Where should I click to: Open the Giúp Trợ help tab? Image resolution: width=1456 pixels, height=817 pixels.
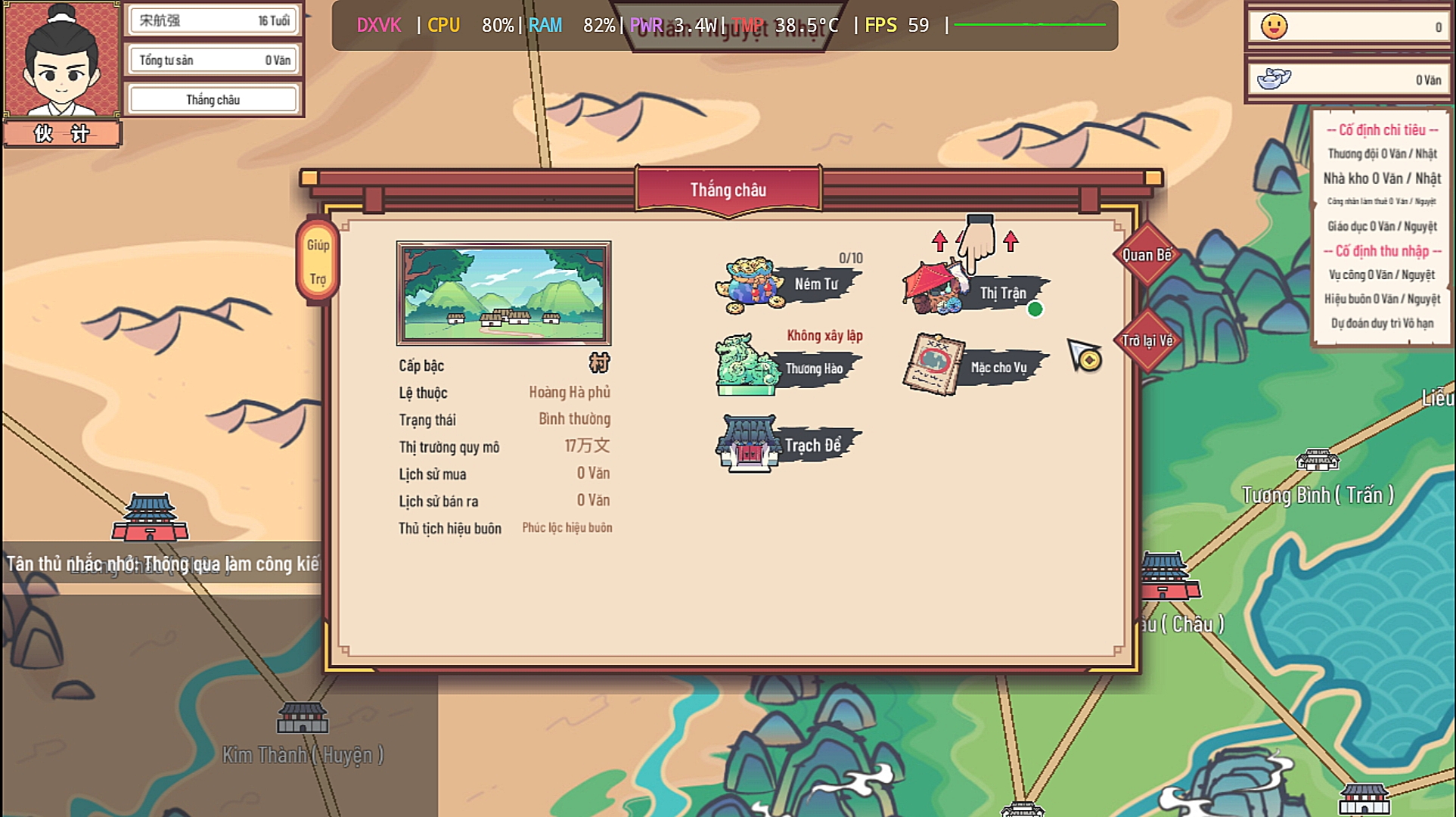(318, 262)
